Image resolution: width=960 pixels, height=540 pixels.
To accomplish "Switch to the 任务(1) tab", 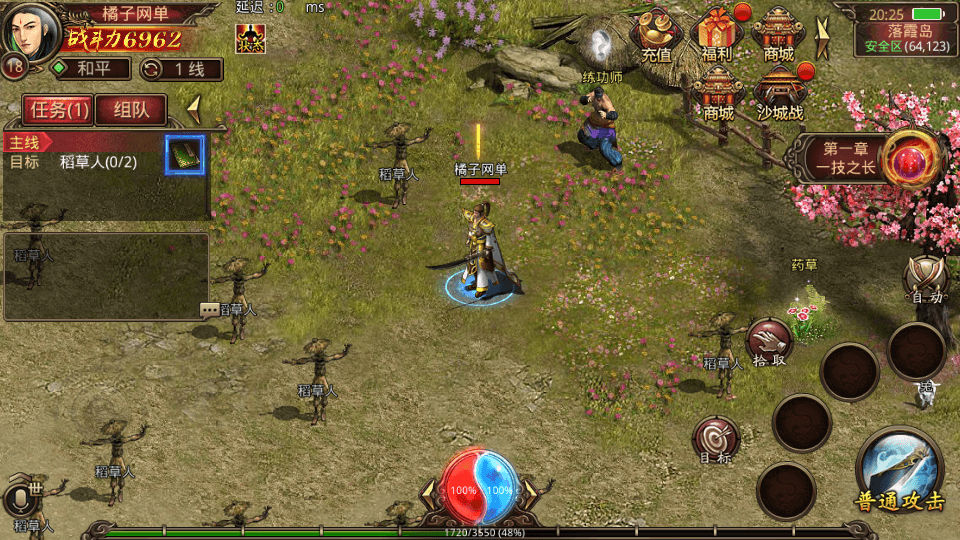I will pyautogui.click(x=59, y=110).
